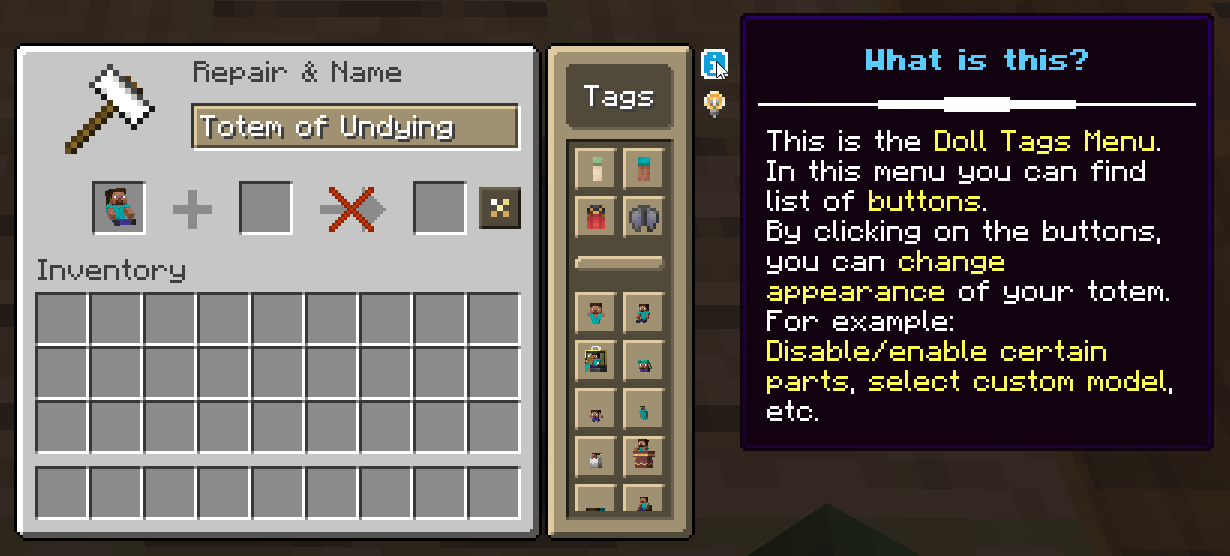
Task: Click the Totem of Undying name field
Action: (x=355, y=127)
